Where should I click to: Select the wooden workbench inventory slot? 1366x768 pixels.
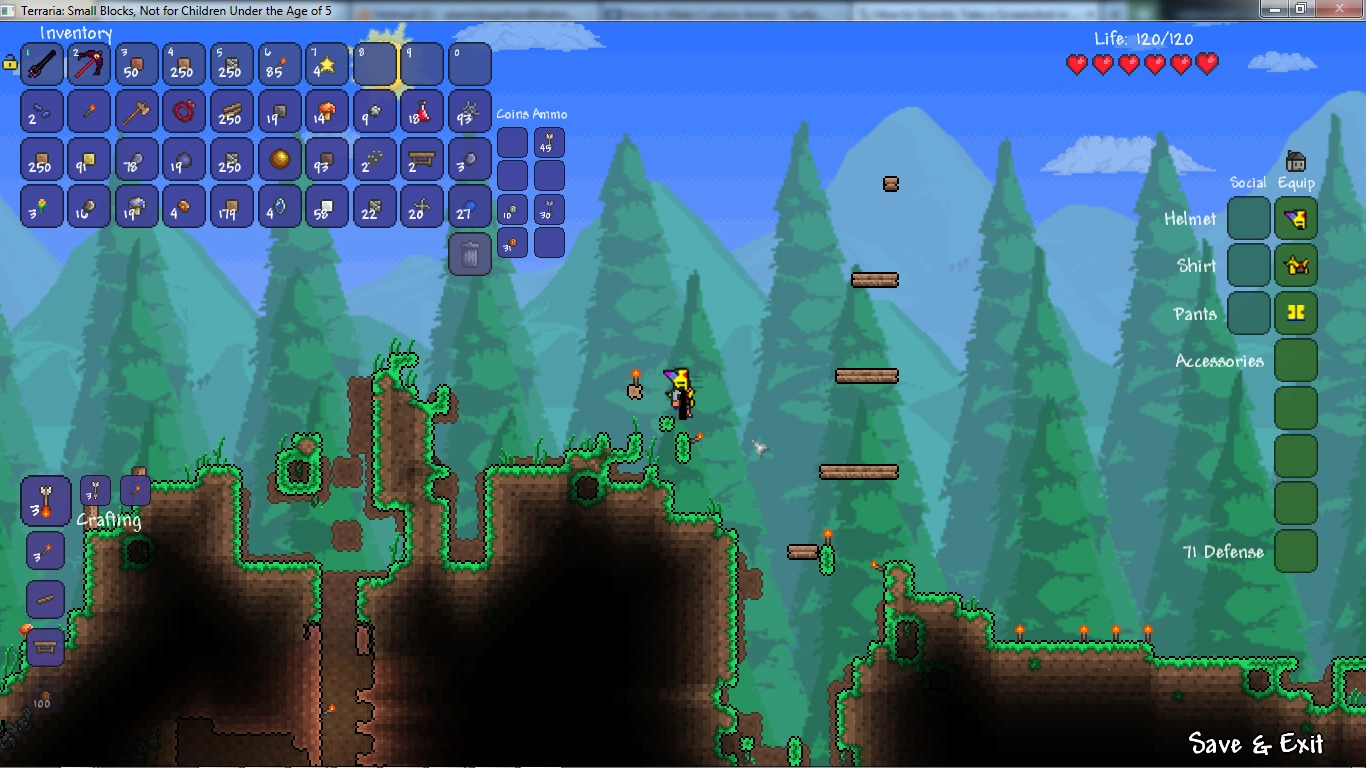click(421, 159)
